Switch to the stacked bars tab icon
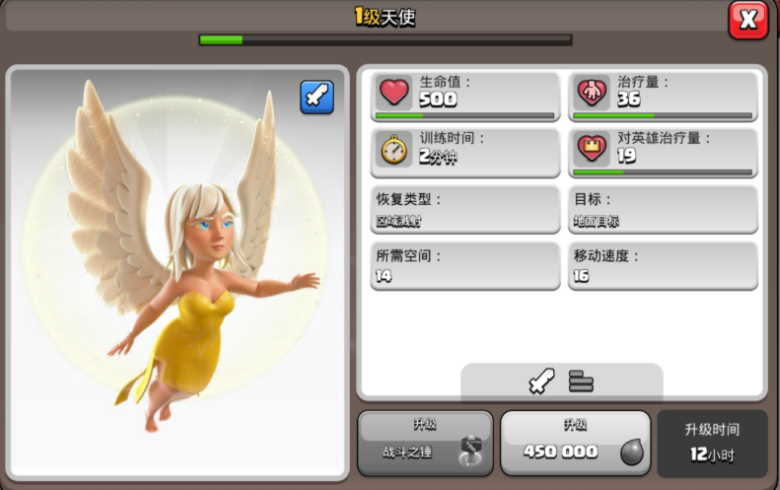 pos(581,381)
